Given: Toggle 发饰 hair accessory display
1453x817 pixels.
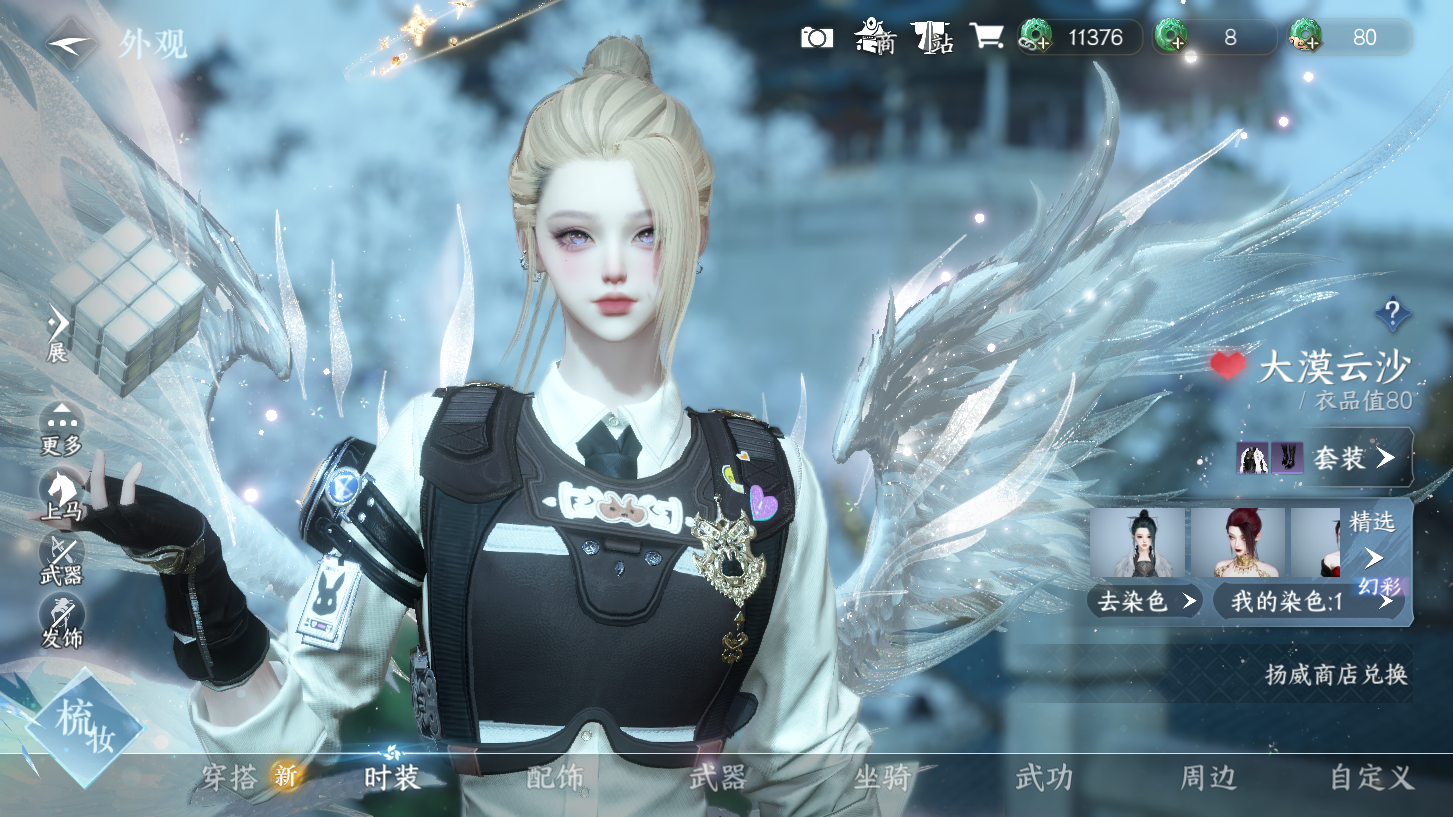Looking at the screenshot, I should tap(61, 621).
